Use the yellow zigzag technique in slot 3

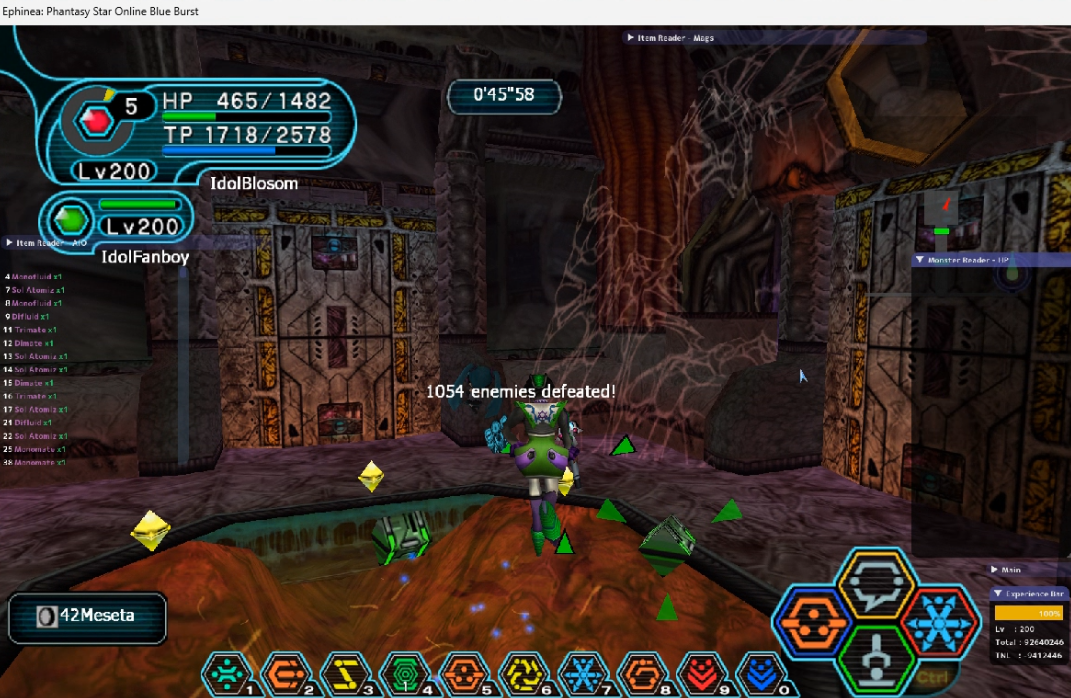point(343,675)
